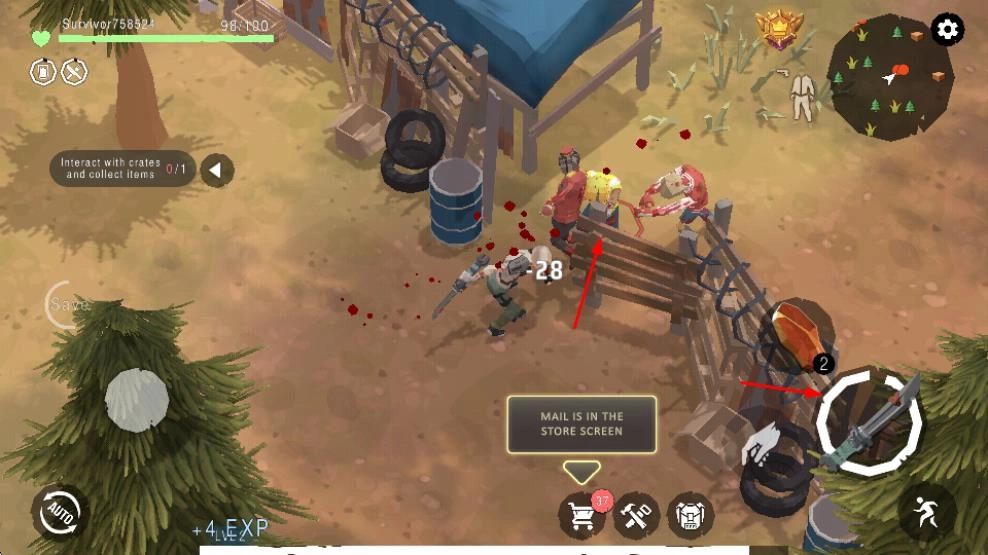Open the character outfit silhouette icon
Screen dimensions: 988x555
coord(802,98)
